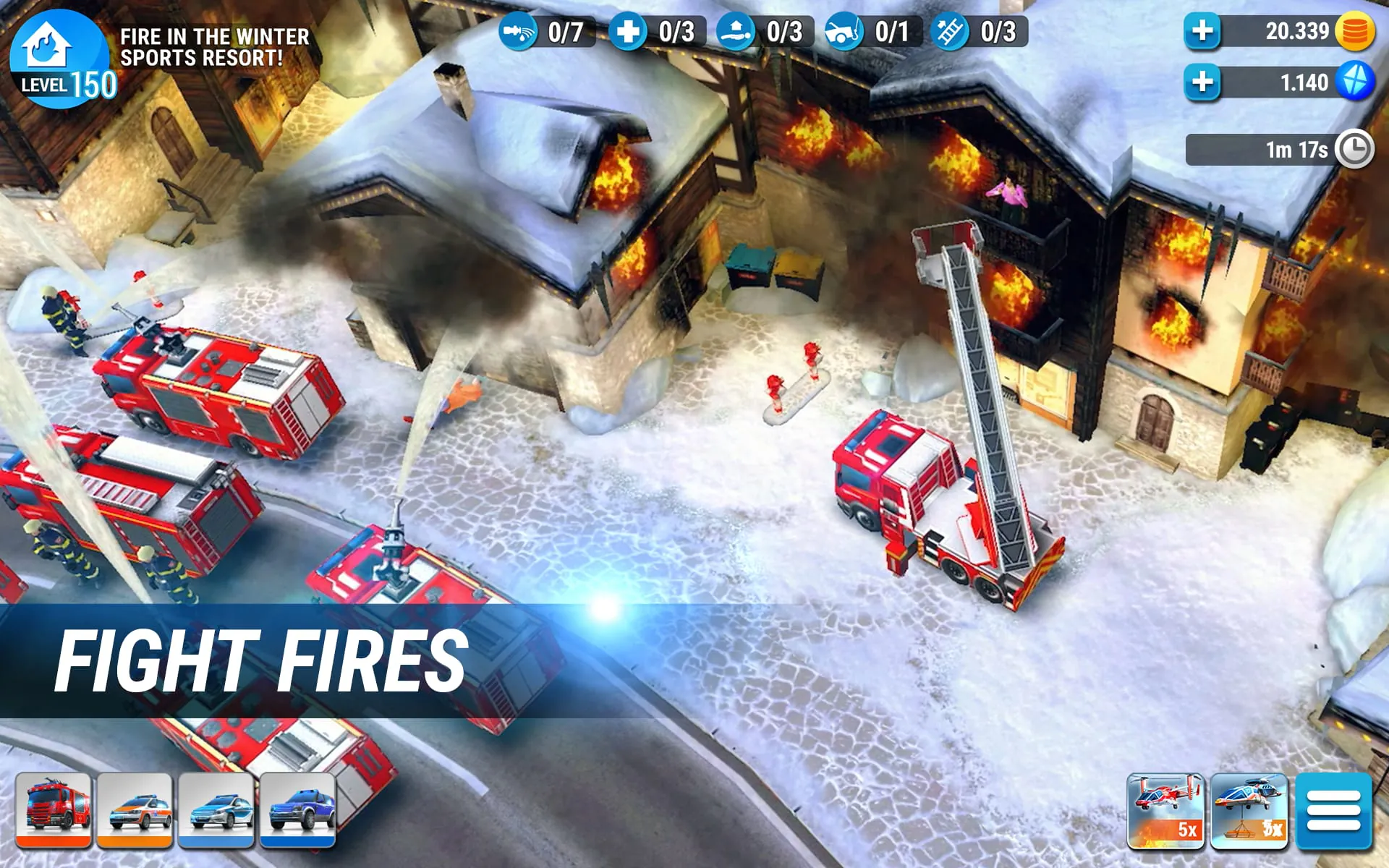The width and height of the screenshot is (1389, 868).
Task: Click the 1m 17s timer bar
Action: (x=1273, y=149)
